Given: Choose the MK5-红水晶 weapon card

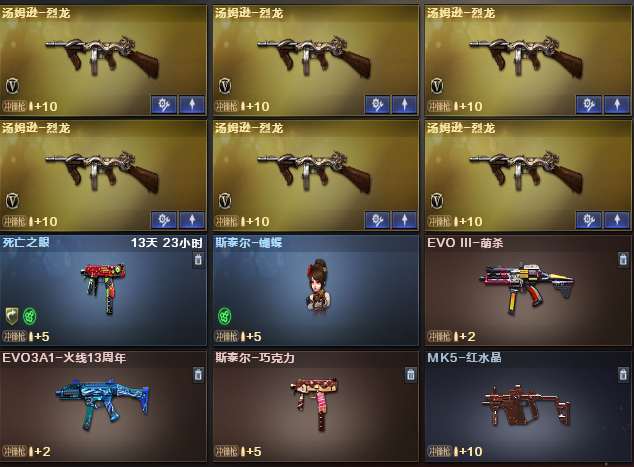Looking at the screenshot, I should [x=527, y=405].
